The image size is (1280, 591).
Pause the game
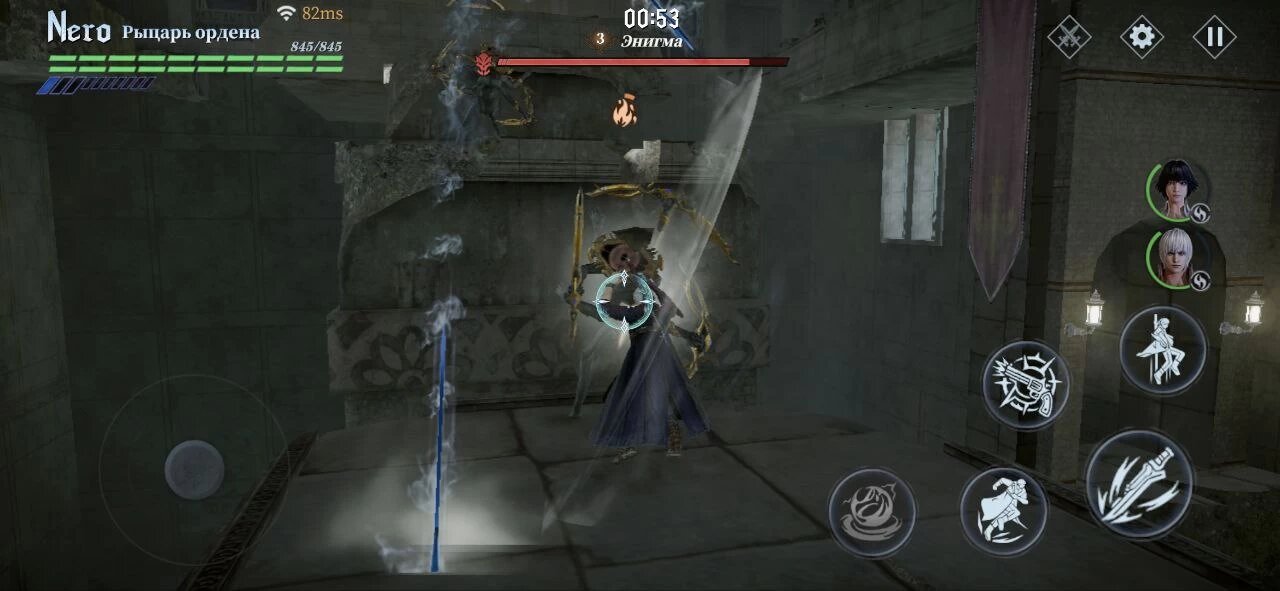(x=1214, y=38)
